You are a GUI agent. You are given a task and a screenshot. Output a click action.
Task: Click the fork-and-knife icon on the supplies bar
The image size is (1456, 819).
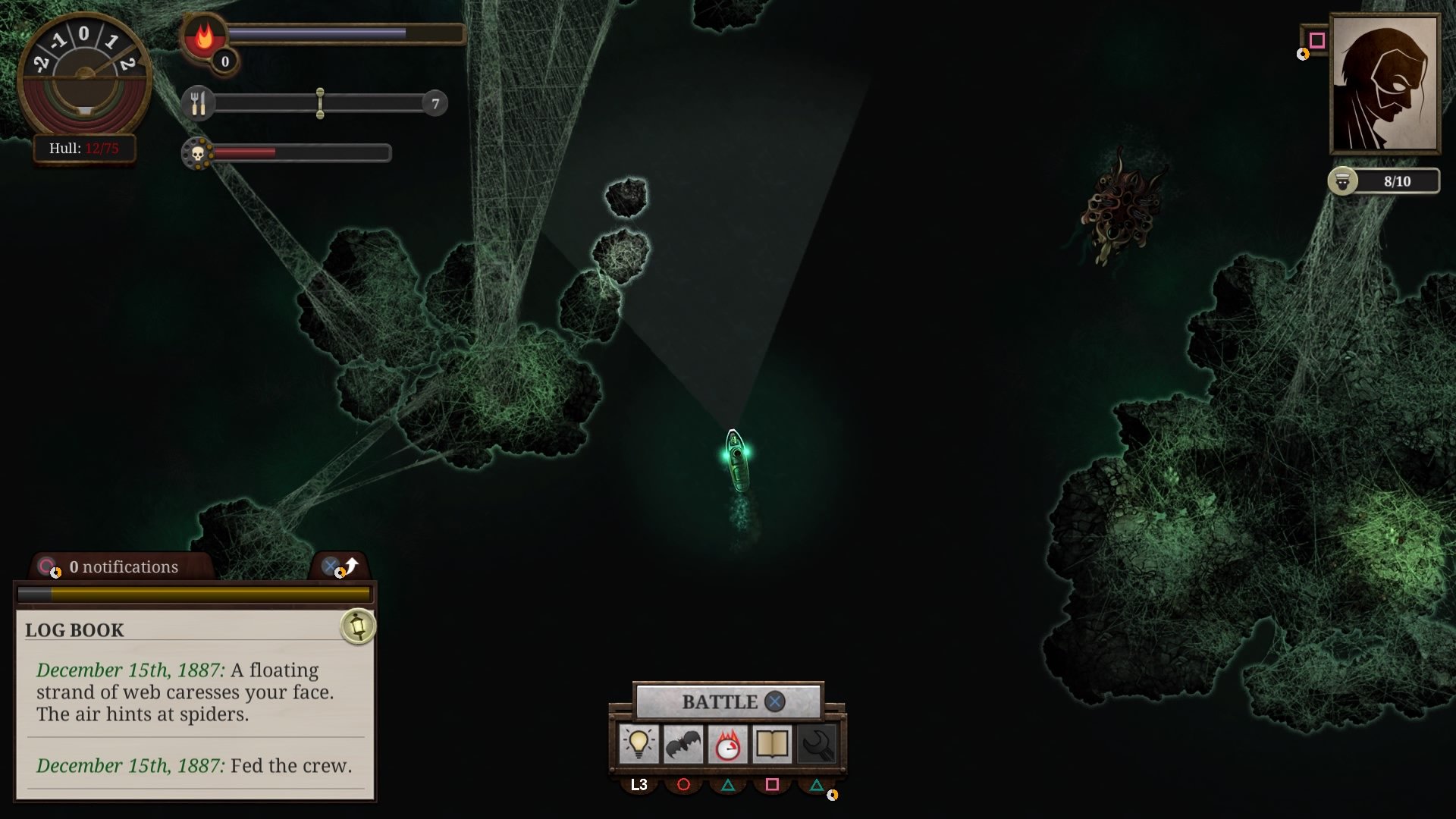[x=199, y=102]
